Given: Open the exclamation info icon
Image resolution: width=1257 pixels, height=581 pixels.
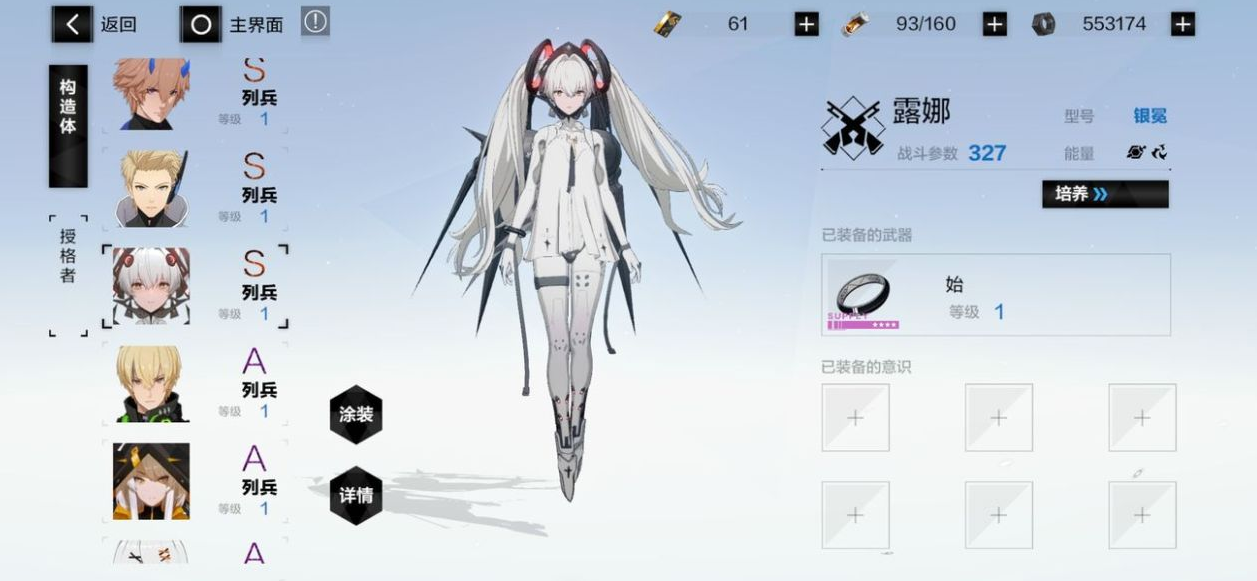Looking at the screenshot, I should (315, 22).
